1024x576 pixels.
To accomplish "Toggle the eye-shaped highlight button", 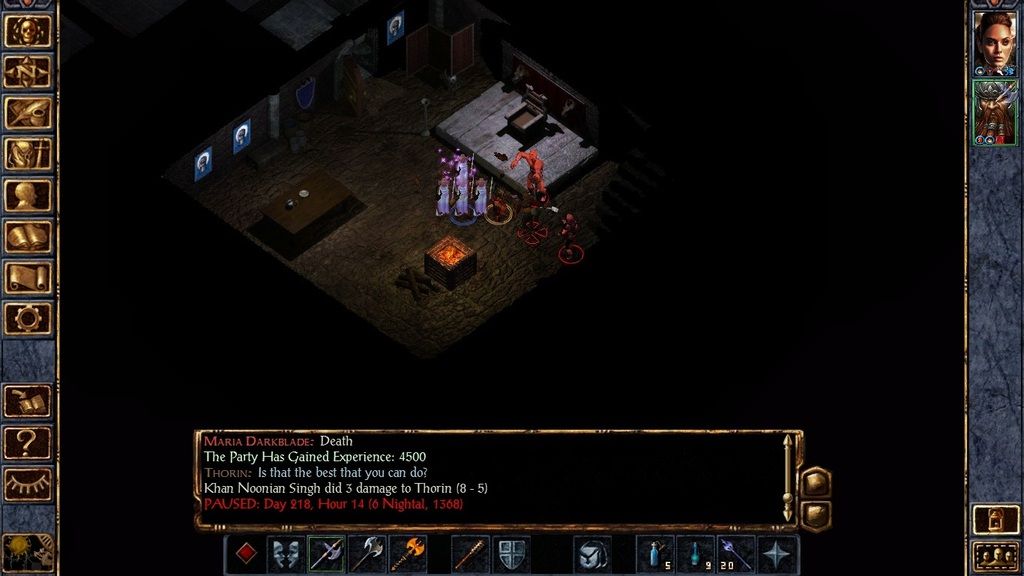I will (x=27, y=483).
